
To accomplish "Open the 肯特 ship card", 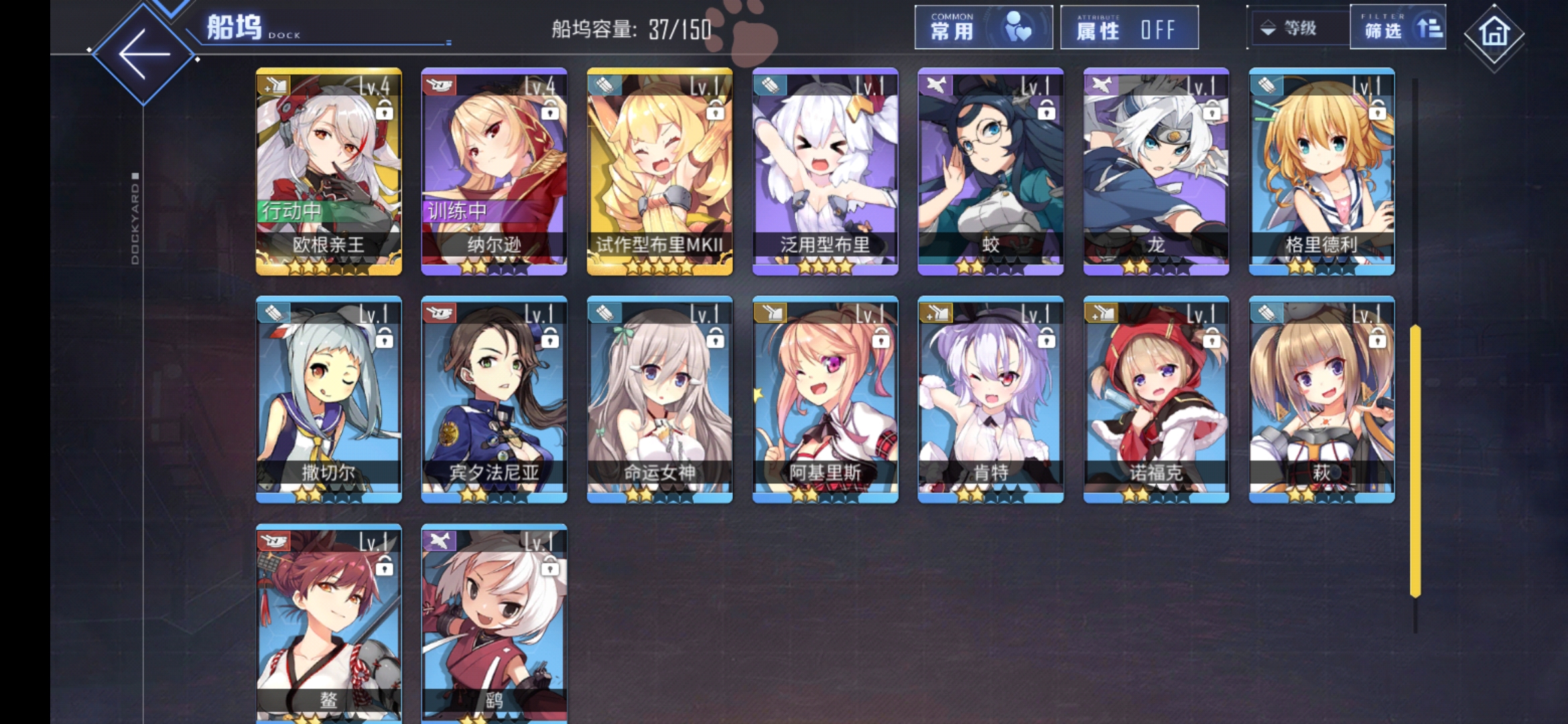I will tap(990, 399).
